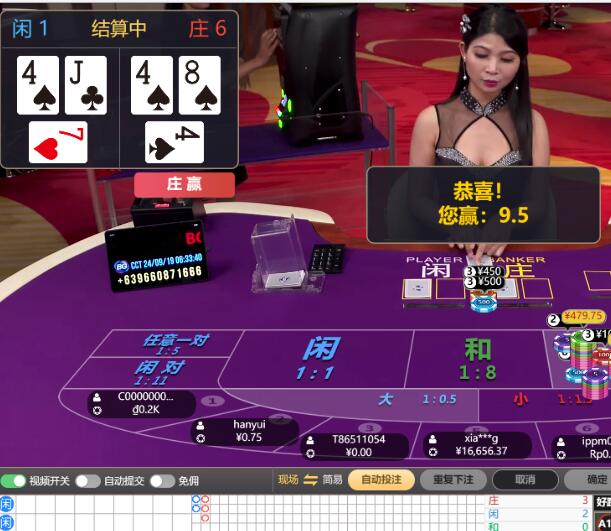Click the 重复下注 repeat bet button
611x531 pixels.
click(x=453, y=480)
